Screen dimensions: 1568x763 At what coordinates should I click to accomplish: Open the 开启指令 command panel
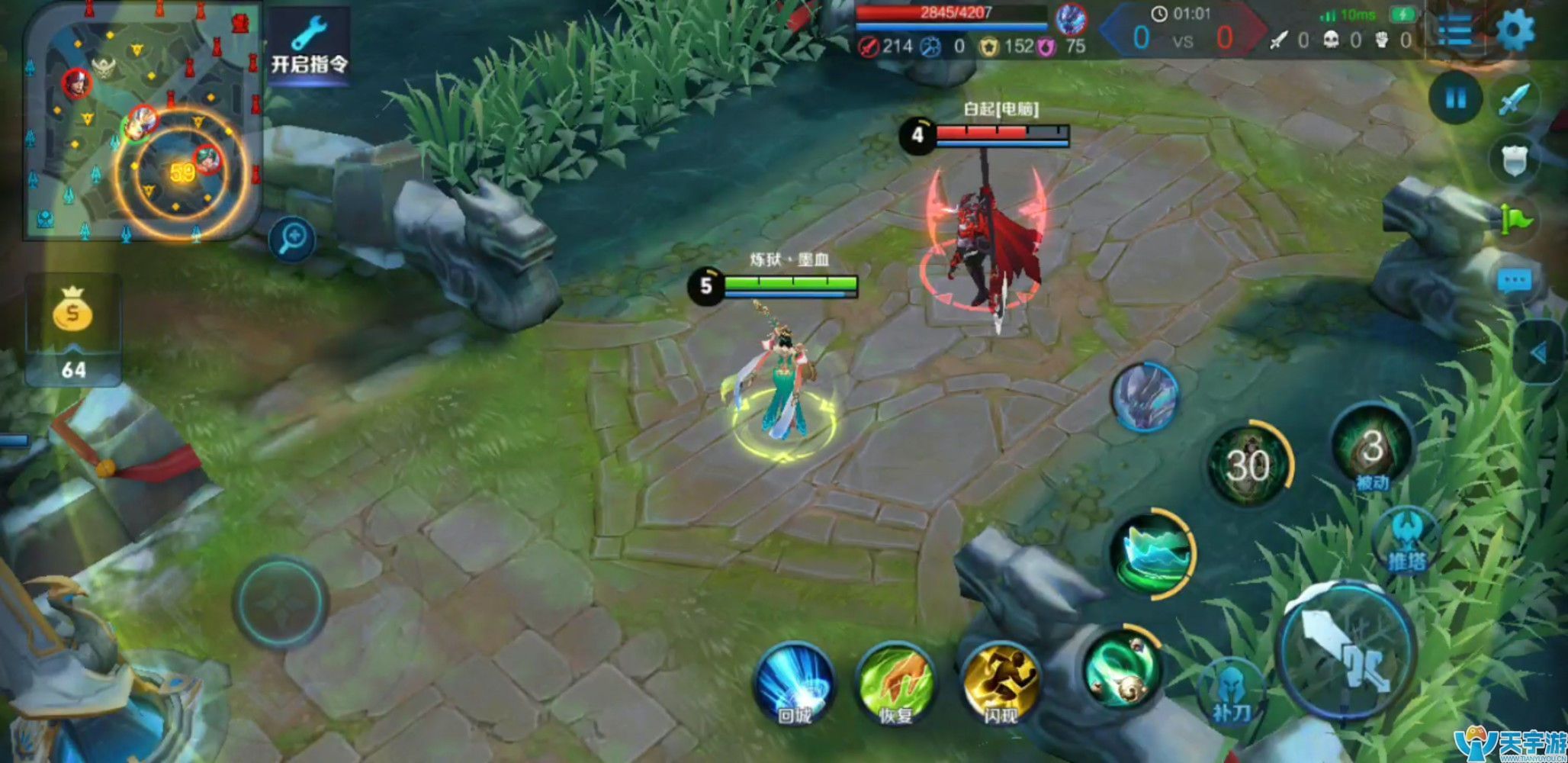pos(309,47)
